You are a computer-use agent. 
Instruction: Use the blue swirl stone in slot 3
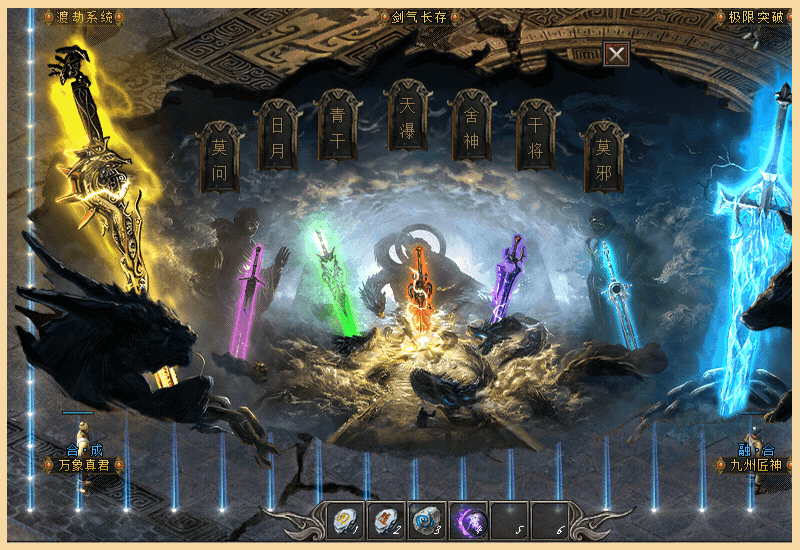(x=427, y=518)
